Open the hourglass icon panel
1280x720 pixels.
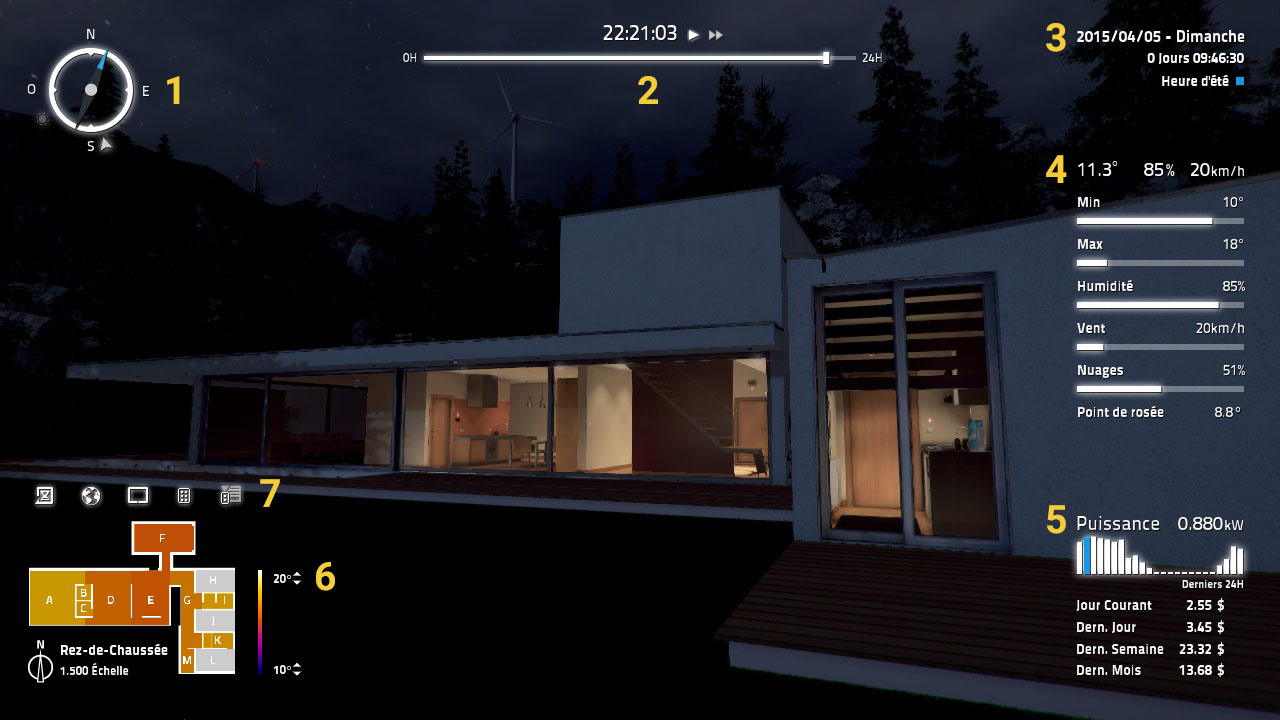point(44,495)
